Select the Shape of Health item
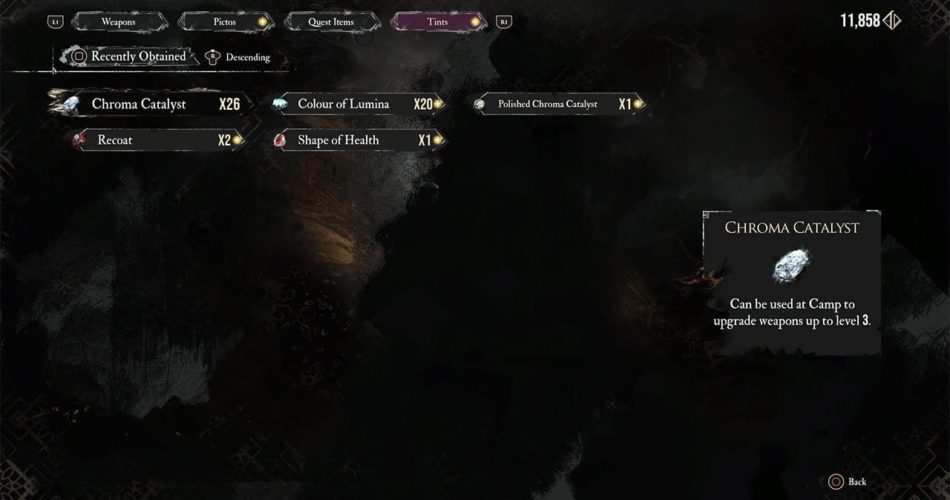This screenshot has height=500, width=950. (356, 140)
